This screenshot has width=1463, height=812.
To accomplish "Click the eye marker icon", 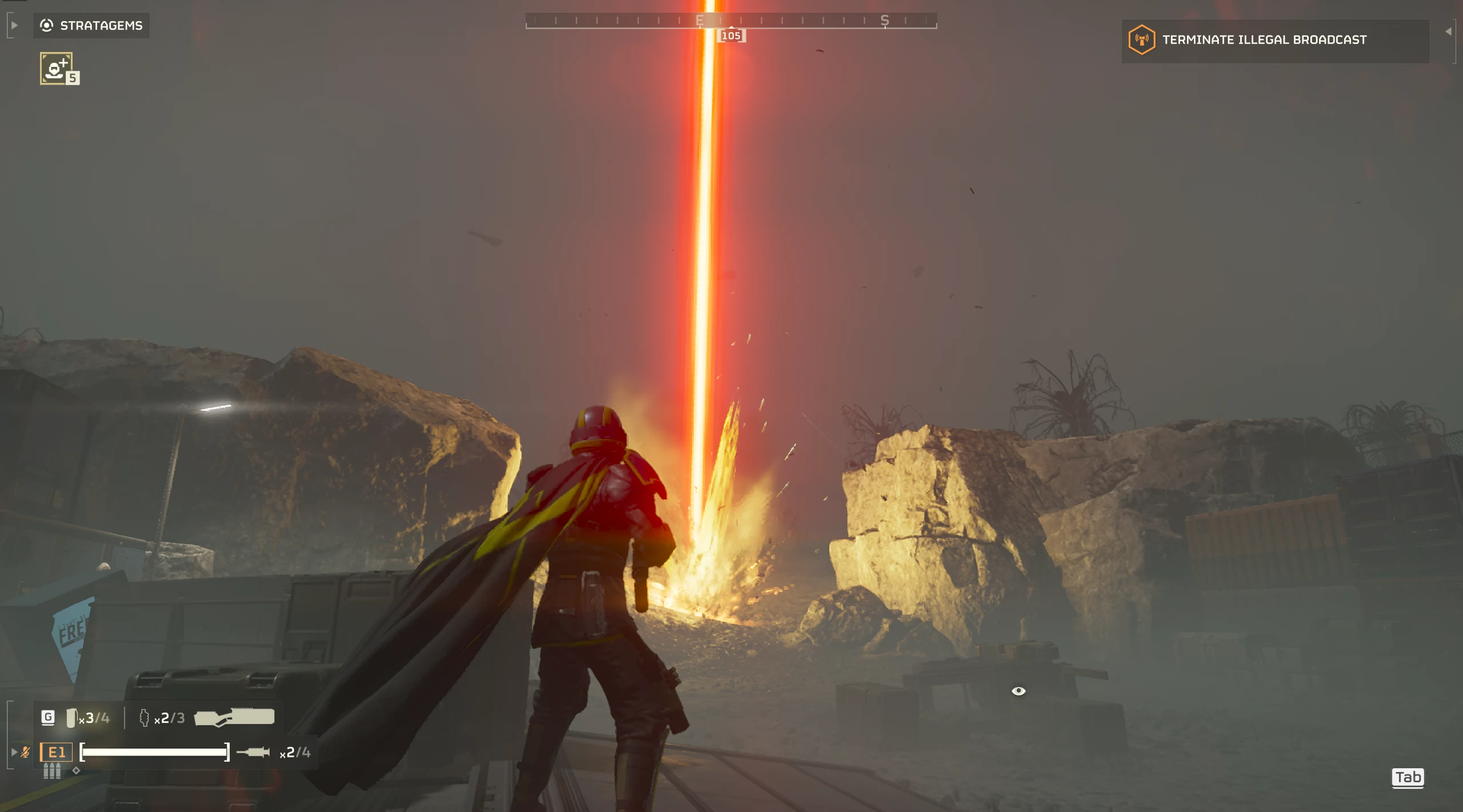I will tap(1018, 691).
